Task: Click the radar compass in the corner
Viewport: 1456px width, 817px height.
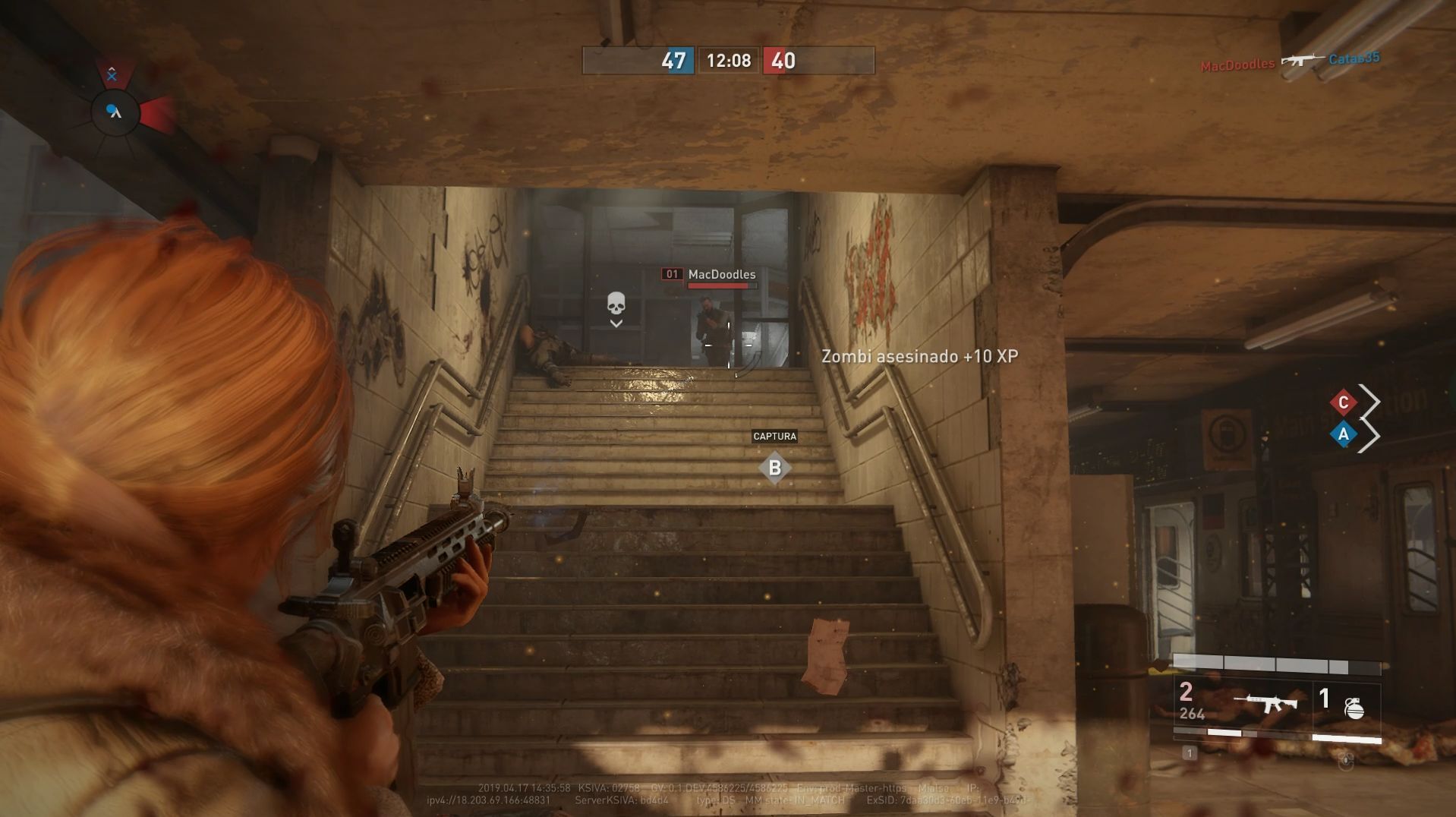Action: (115, 112)
